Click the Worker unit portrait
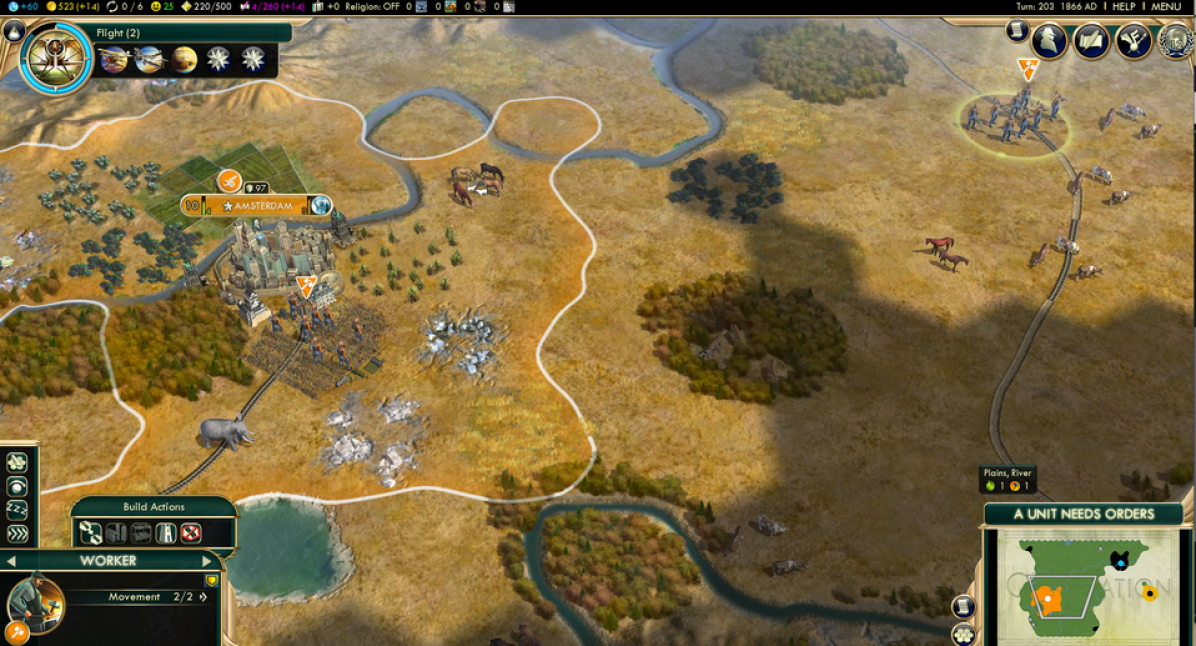 (x=36, y=603)
